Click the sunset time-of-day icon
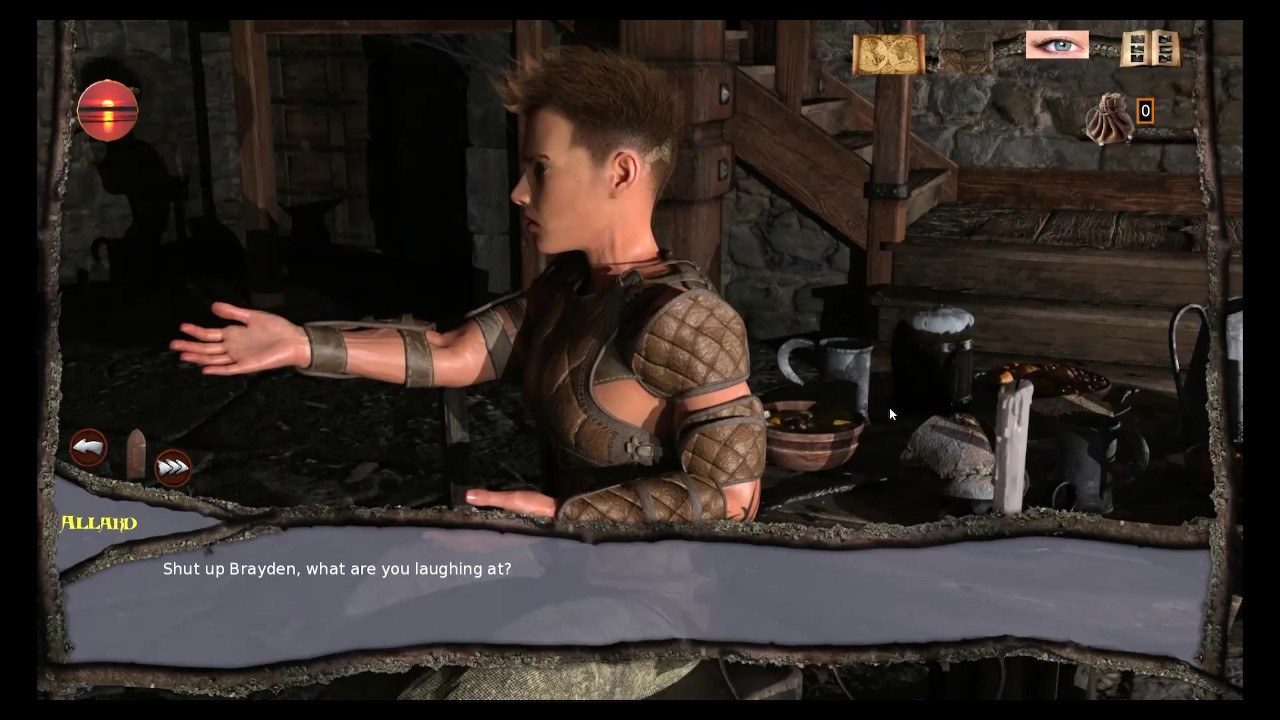This screenshot has height=720, width=1280. coord(108,110)
